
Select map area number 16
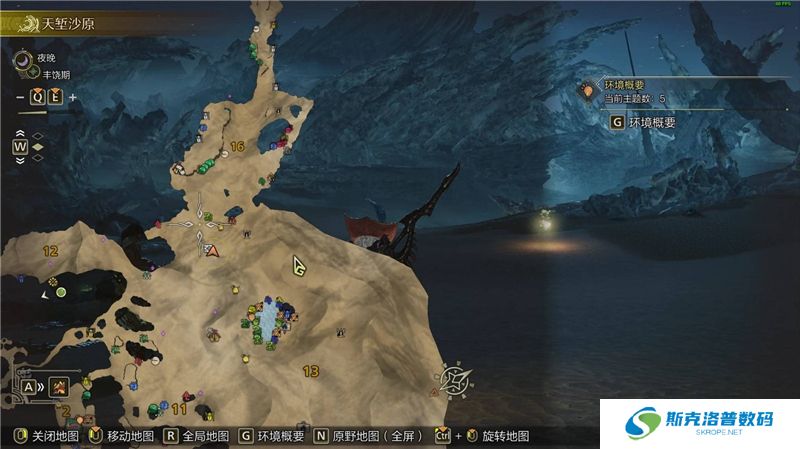[237, 146]
